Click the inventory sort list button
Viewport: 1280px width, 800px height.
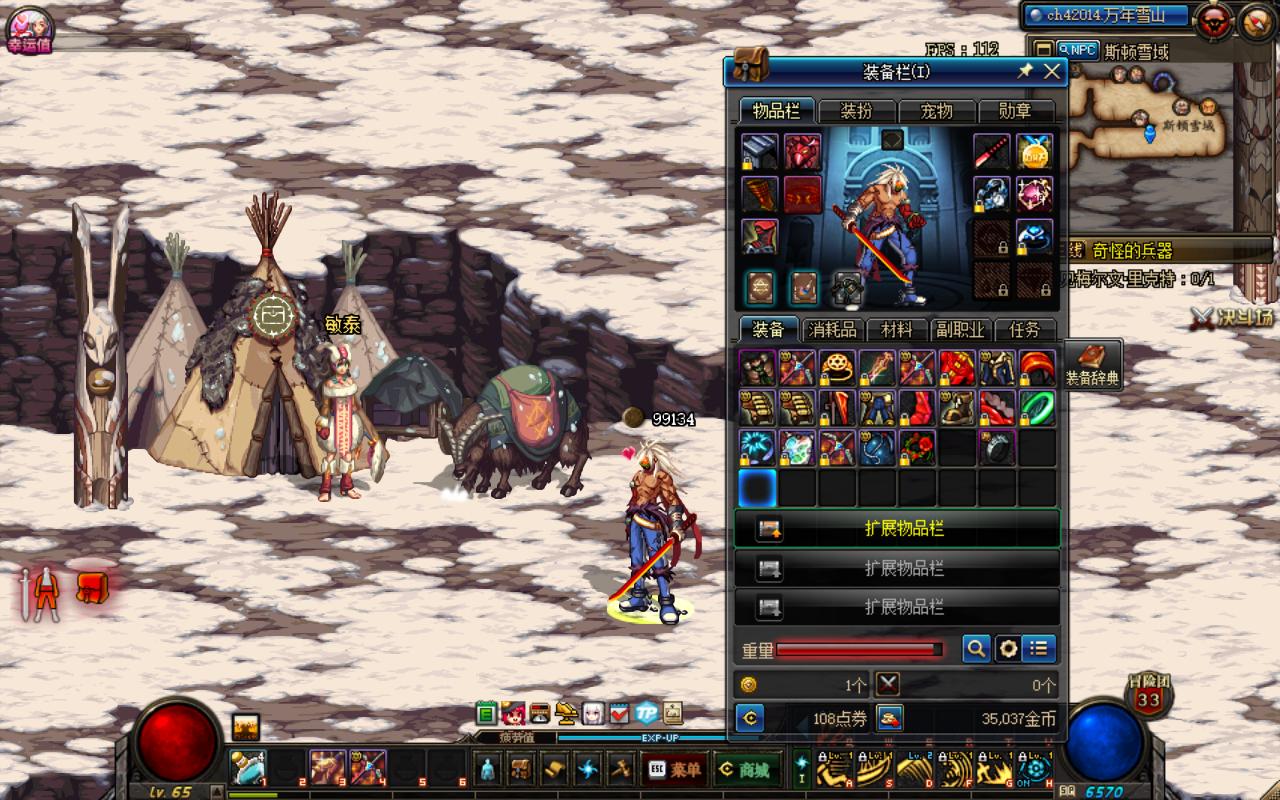tap(1040, 649)
